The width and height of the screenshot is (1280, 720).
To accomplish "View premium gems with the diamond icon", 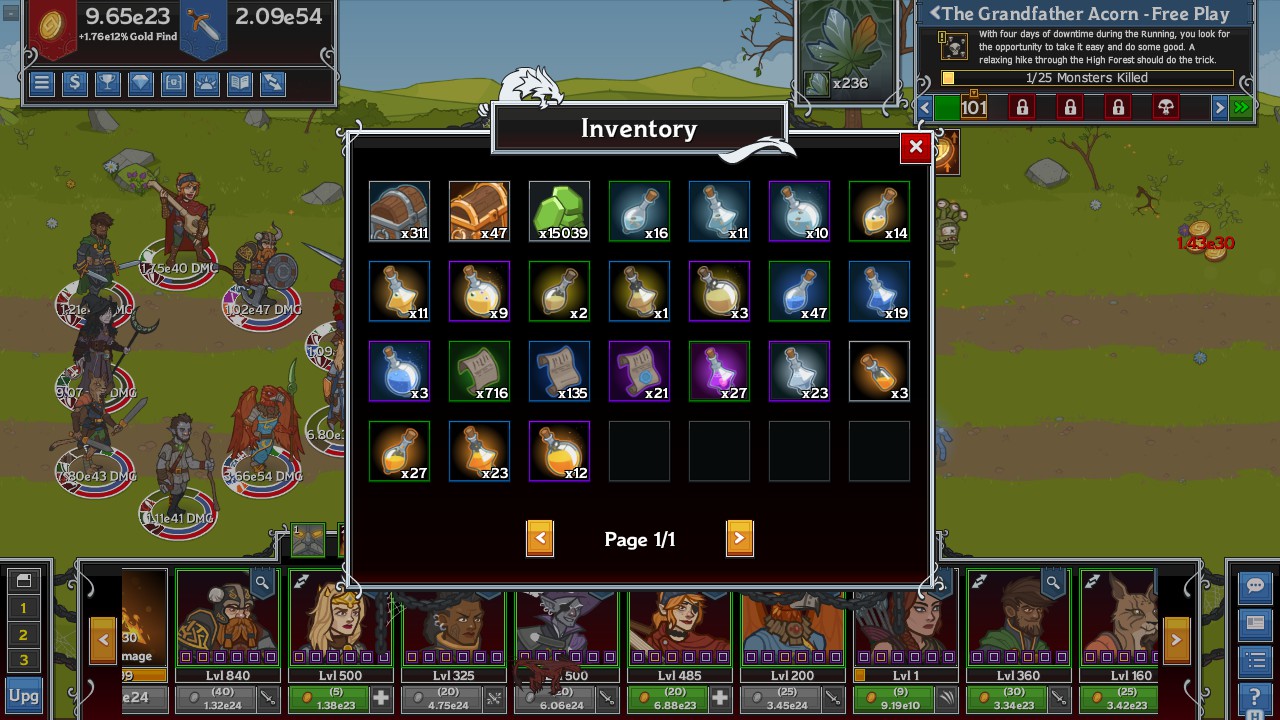I will pyautogui.click(x=140, y=83).
